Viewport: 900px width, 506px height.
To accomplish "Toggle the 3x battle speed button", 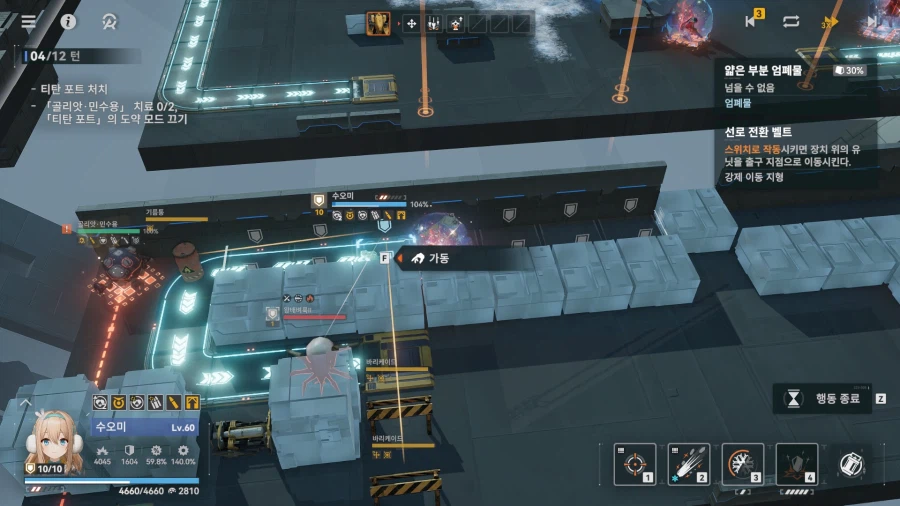I will coord(829,21).
